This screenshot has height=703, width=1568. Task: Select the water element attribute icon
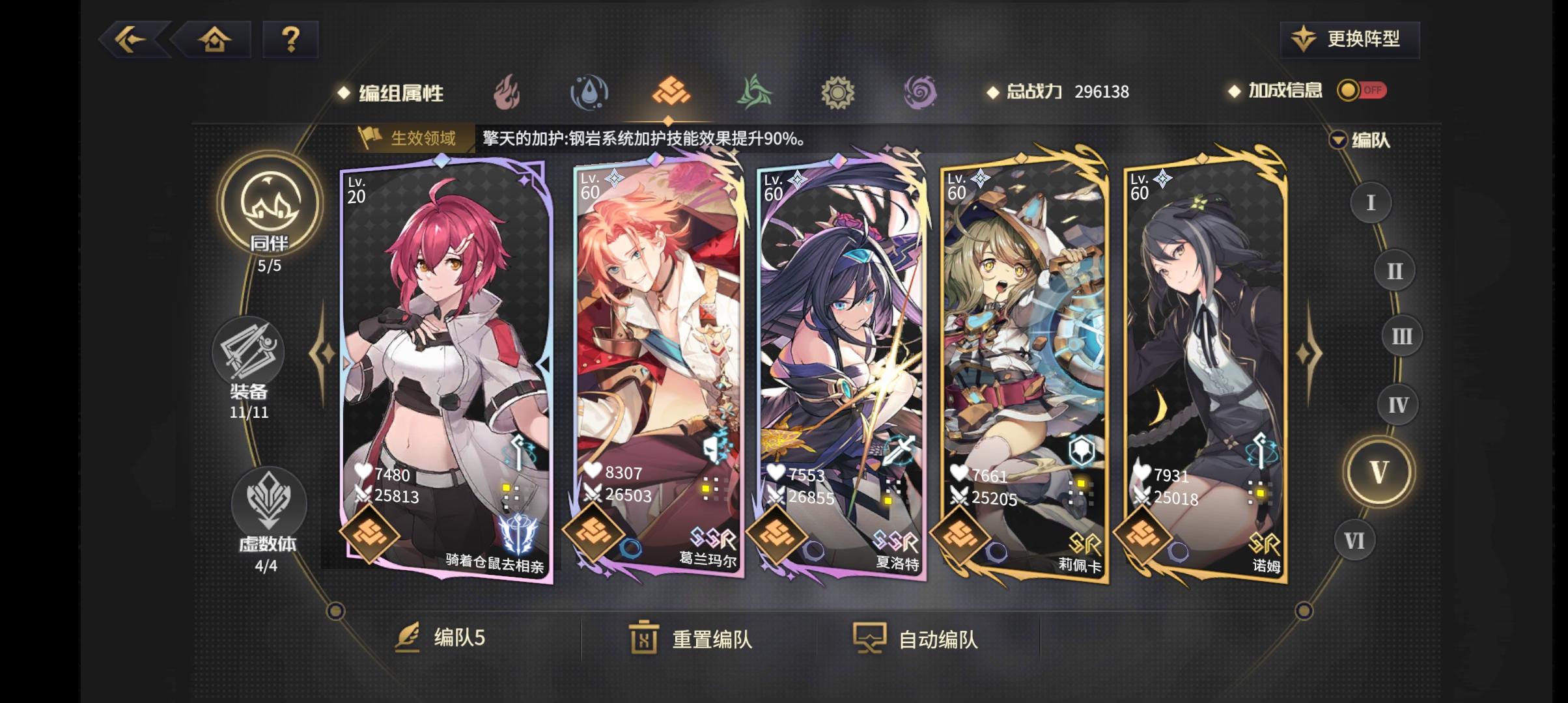tap(590, 93)
